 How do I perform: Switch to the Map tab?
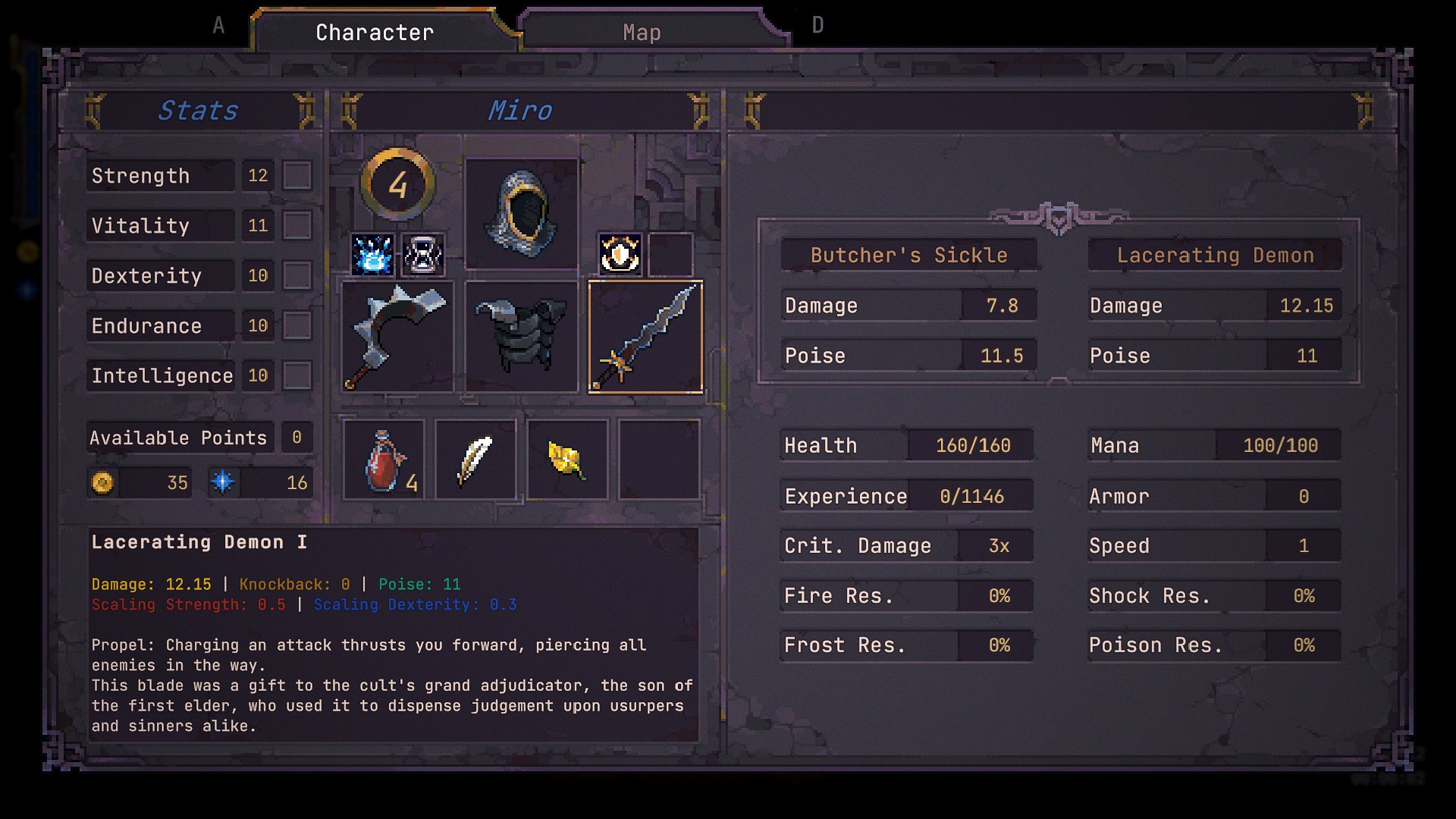coord(642,32)
